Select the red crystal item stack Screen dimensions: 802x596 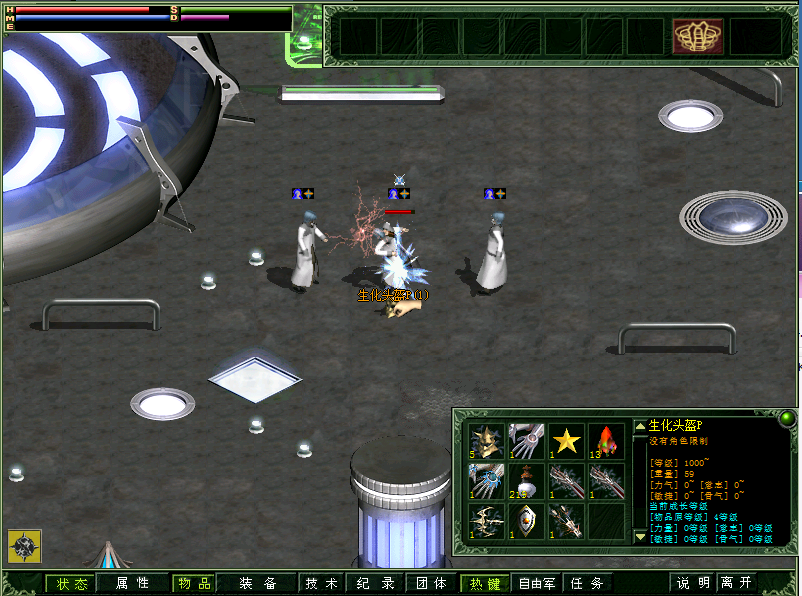[x=606, y=441]
